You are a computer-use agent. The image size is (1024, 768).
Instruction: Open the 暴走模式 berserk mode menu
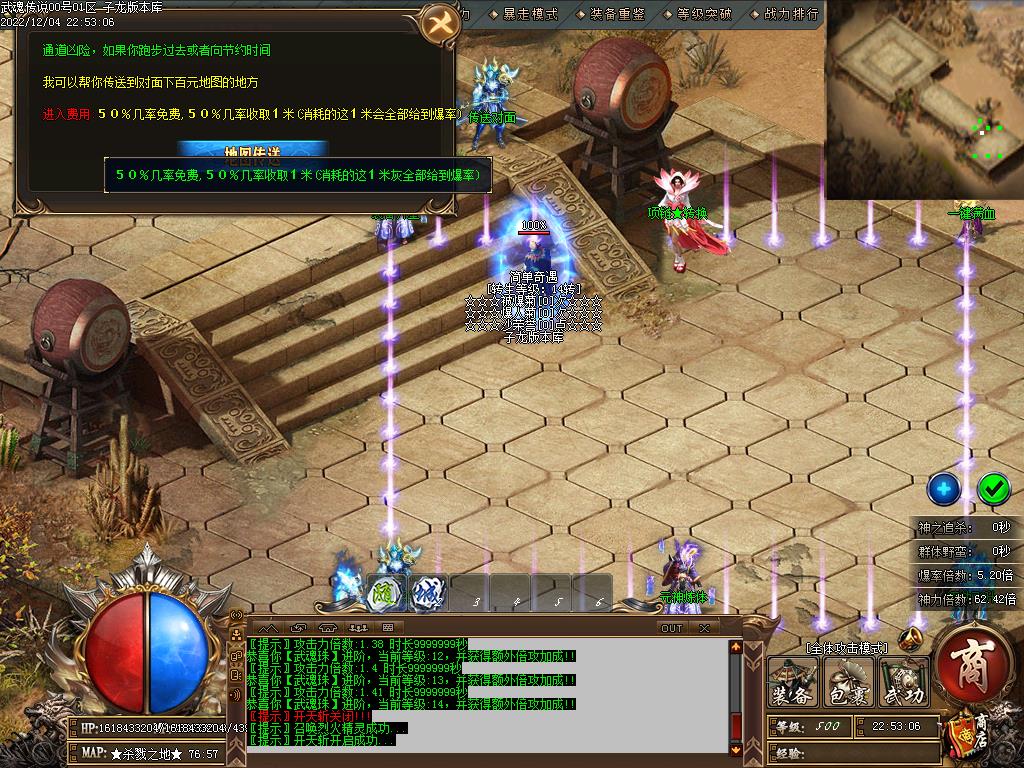coord(530,14)
